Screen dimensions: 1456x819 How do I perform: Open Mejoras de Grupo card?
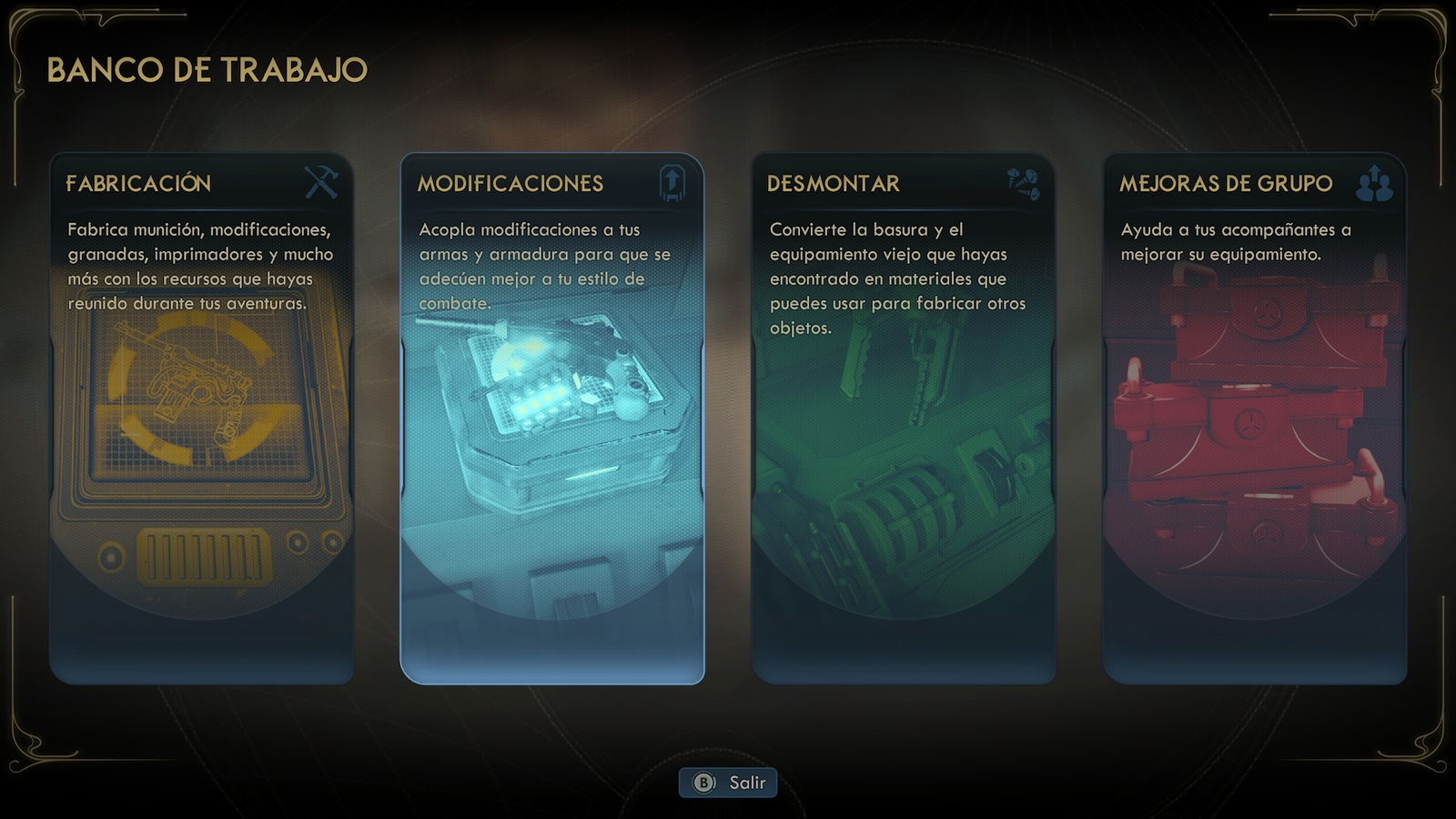(1255, 419)
